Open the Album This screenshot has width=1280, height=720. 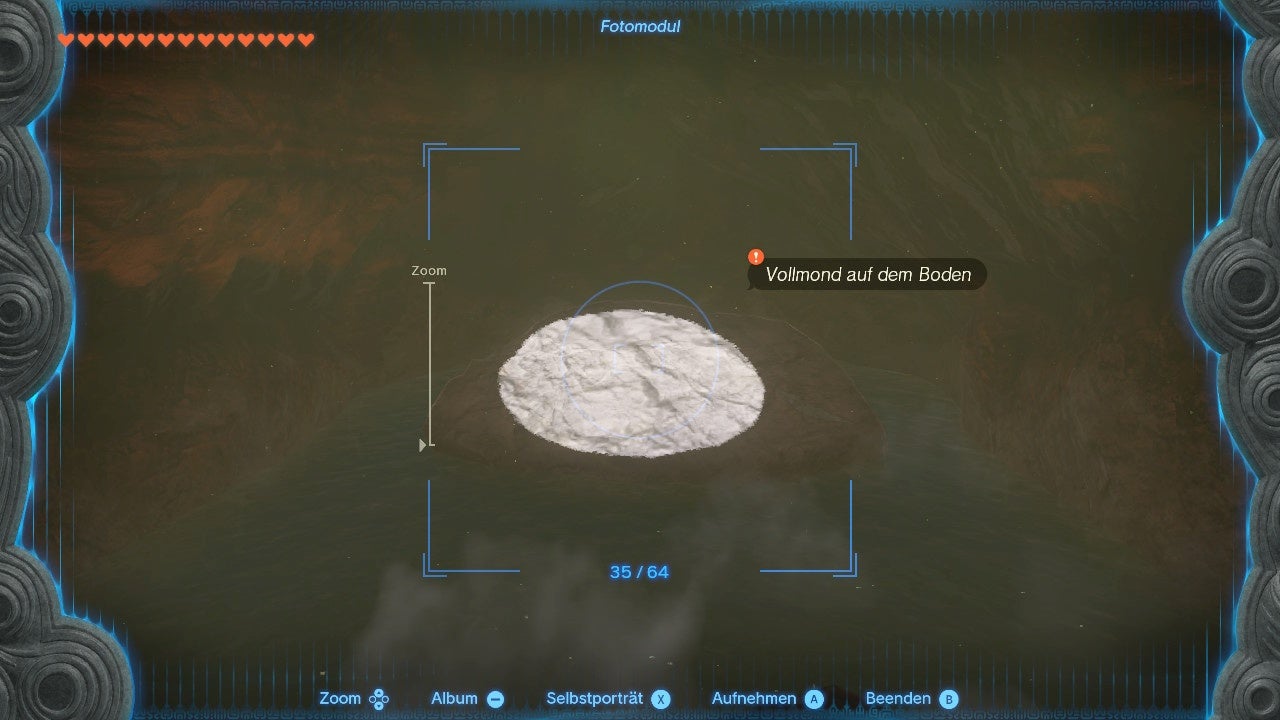pyautogui.click(x=467, y=699)
